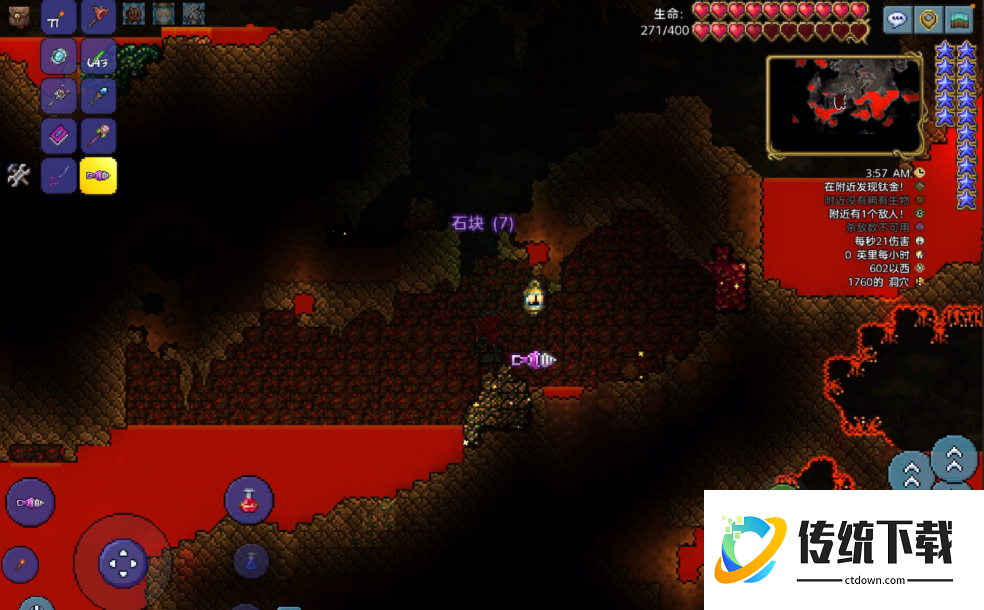Viewport: 984px width, 610px height.
Task: Select the torch stack hotbar slot
Action: pyautogui.click(x=58, y=16)
